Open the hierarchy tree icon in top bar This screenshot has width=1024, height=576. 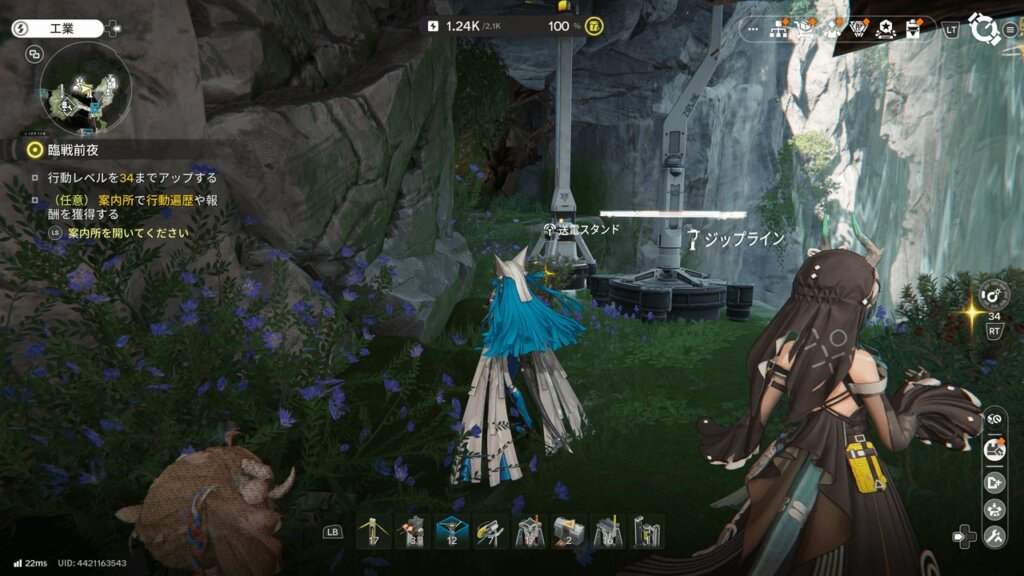click(x=779, y=29)
